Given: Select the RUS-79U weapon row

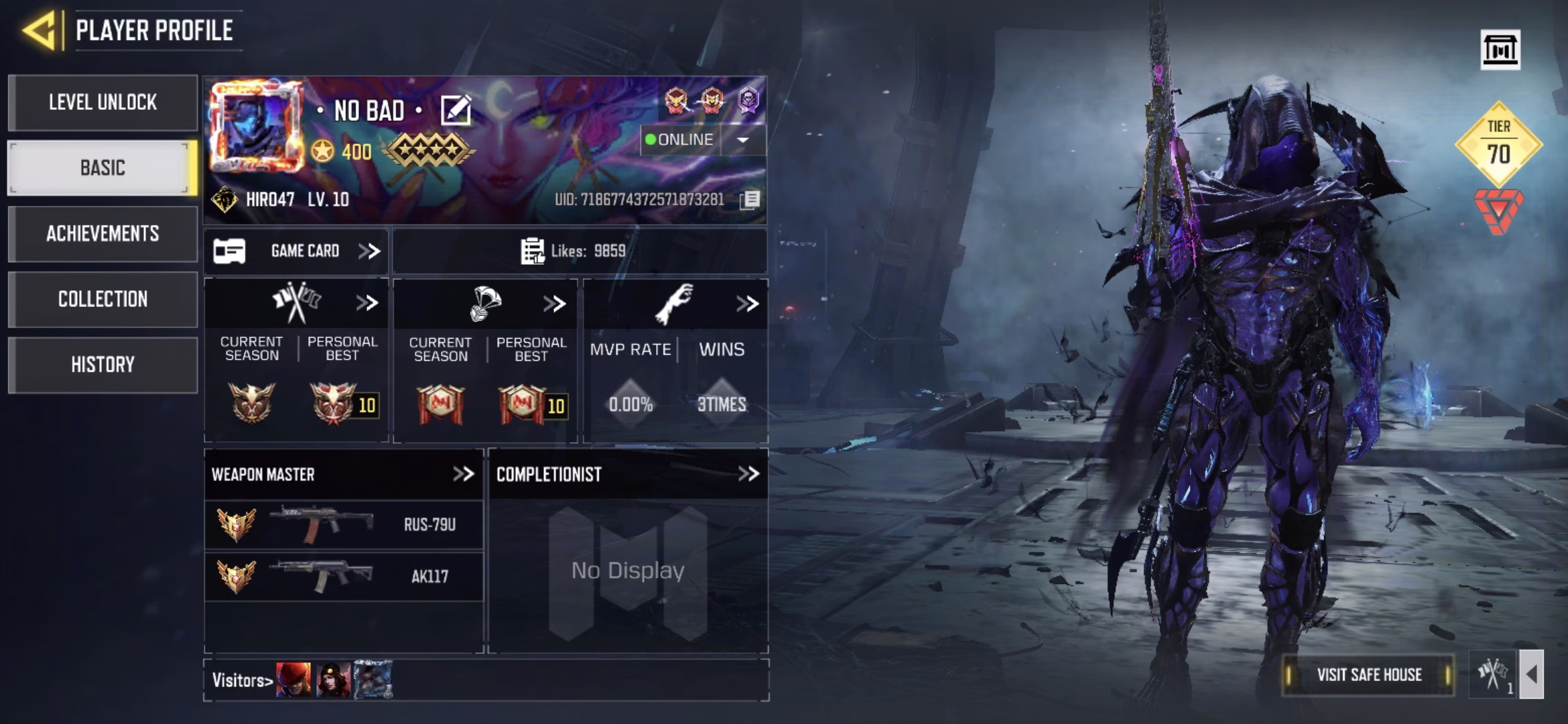Looking at the screenshot, I should point(343,524).
